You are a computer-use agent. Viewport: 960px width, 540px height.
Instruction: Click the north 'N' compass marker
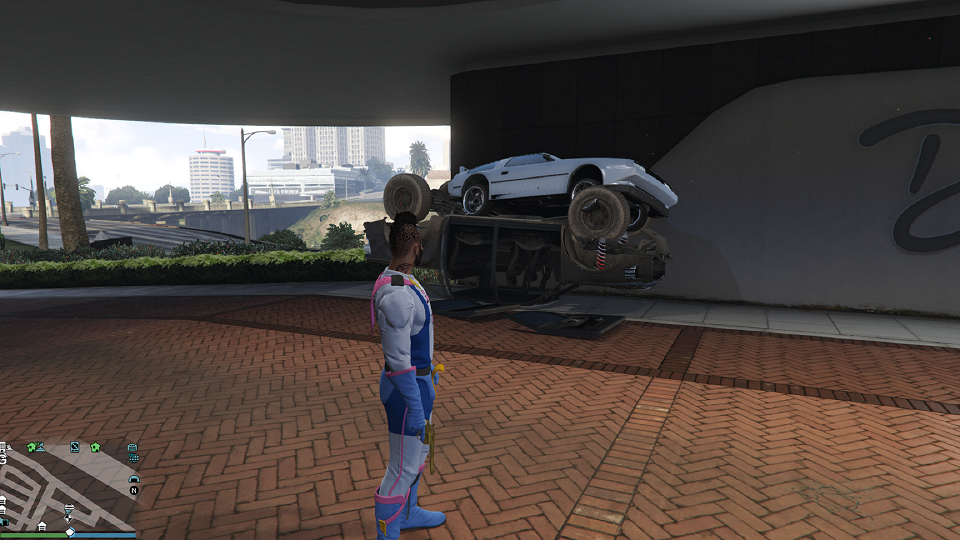[x=134, y=491]
